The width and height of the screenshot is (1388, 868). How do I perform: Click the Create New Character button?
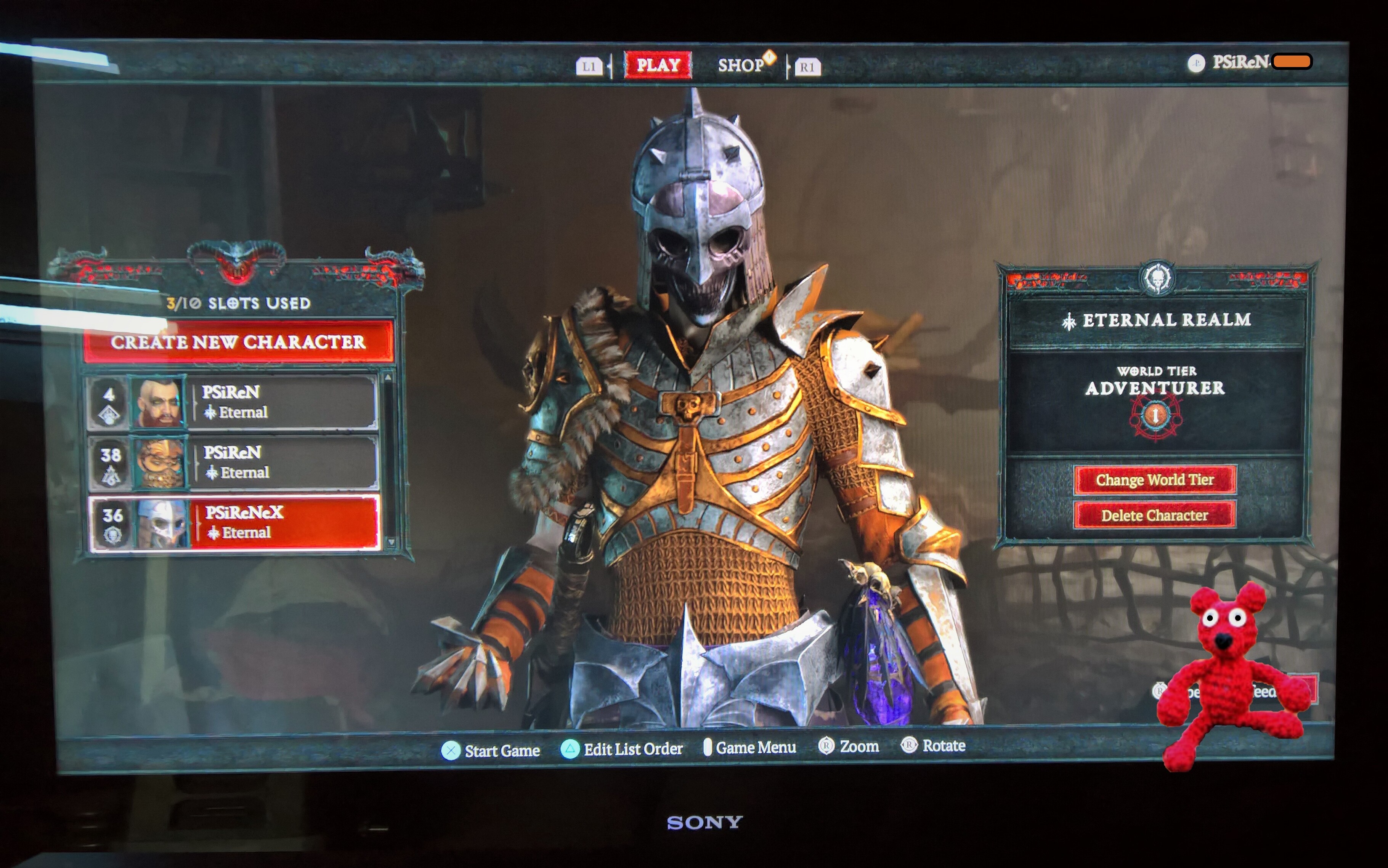pos(238,342)
